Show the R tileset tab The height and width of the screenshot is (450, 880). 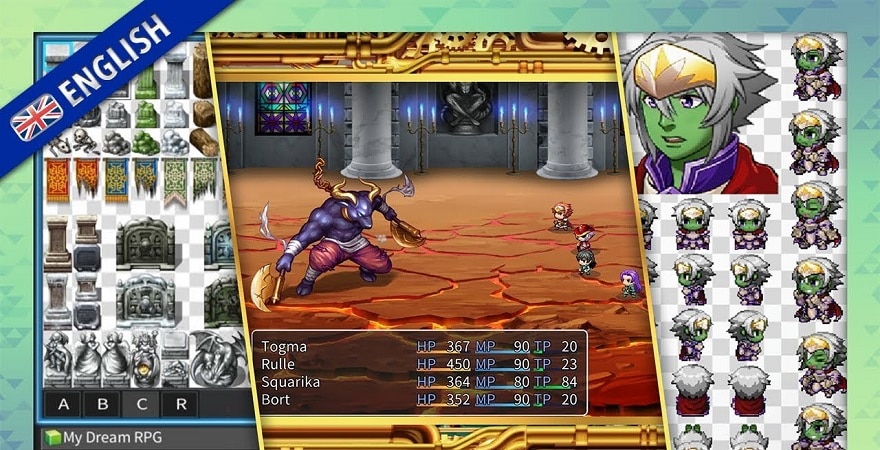(x=180, y=405)
